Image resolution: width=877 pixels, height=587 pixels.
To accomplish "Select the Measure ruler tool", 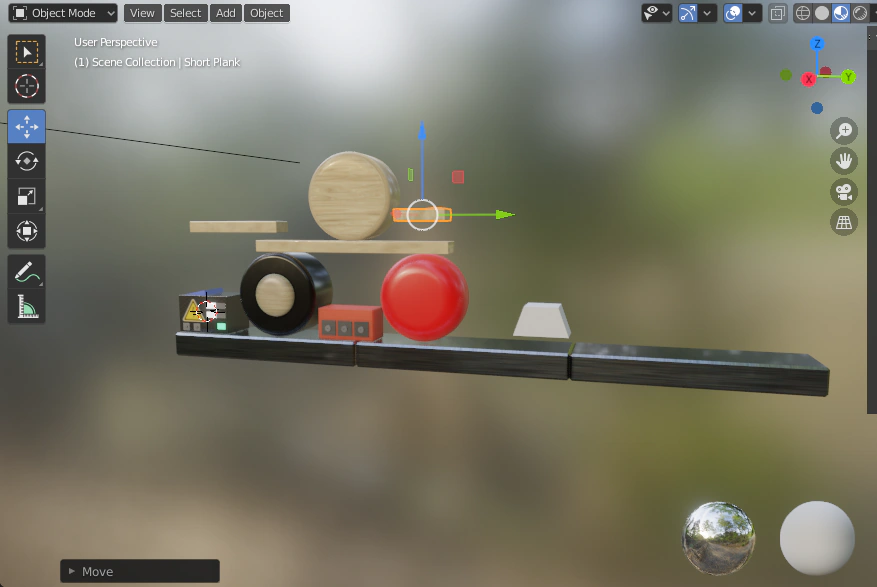I will pos(27,306).
